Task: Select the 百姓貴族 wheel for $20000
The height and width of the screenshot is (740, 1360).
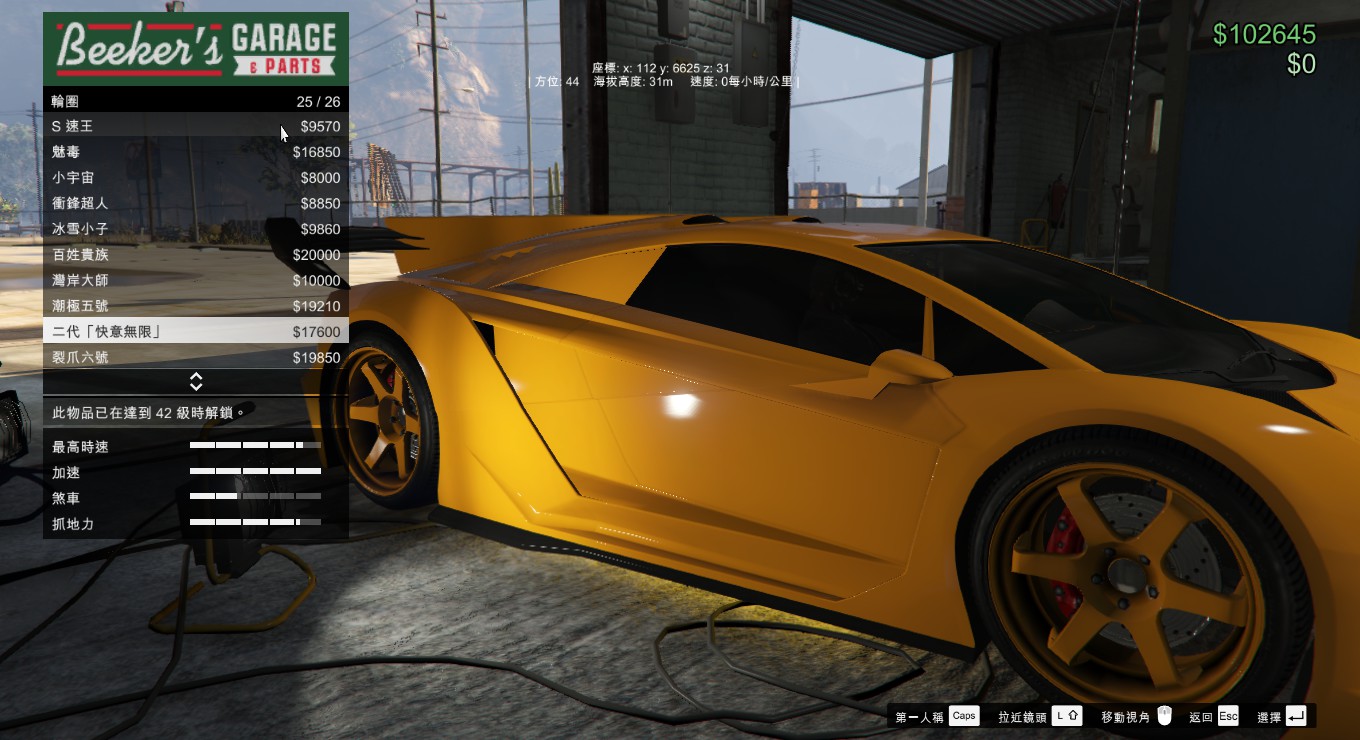Action: (195, 255)
